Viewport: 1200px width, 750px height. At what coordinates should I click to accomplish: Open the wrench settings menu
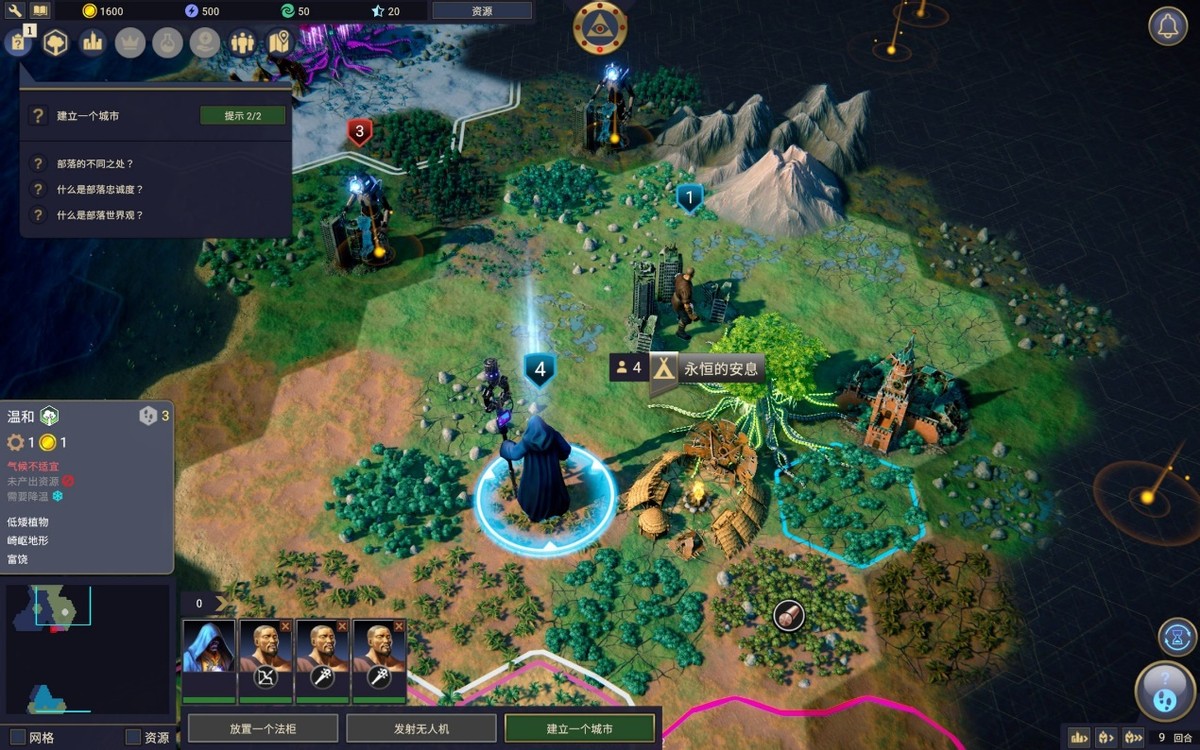(15, 10)
